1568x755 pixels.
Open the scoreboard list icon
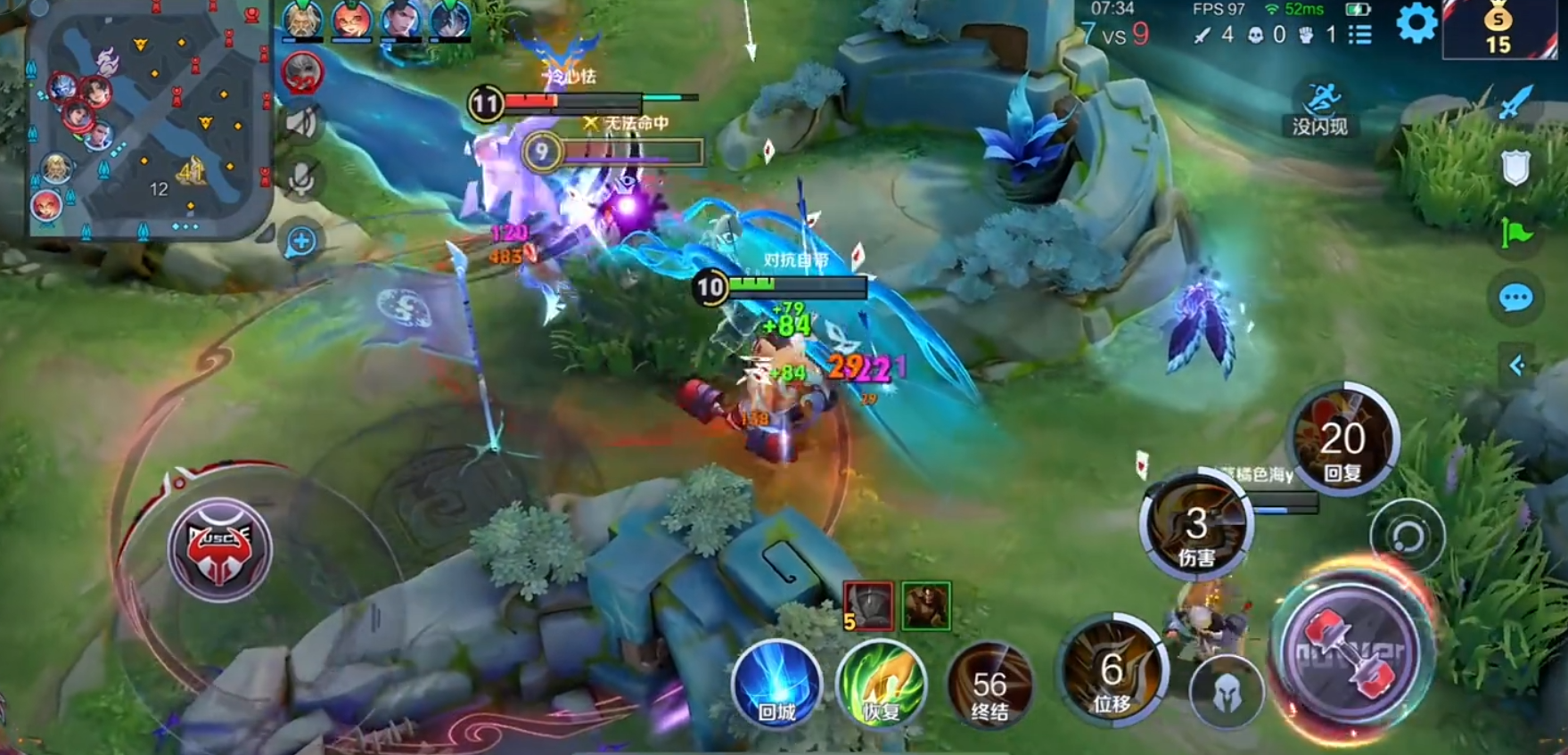(x=1359, y=35)
